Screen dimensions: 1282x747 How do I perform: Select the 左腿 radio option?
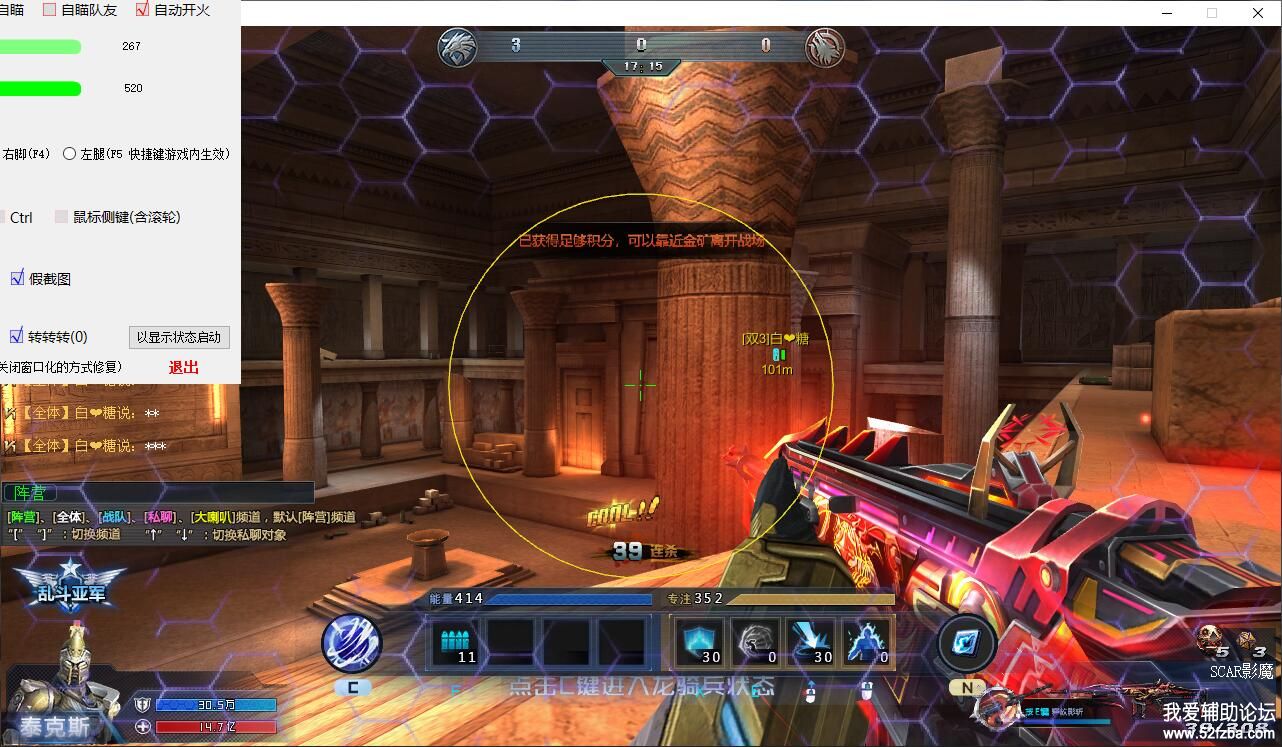[x=70, y=154]
